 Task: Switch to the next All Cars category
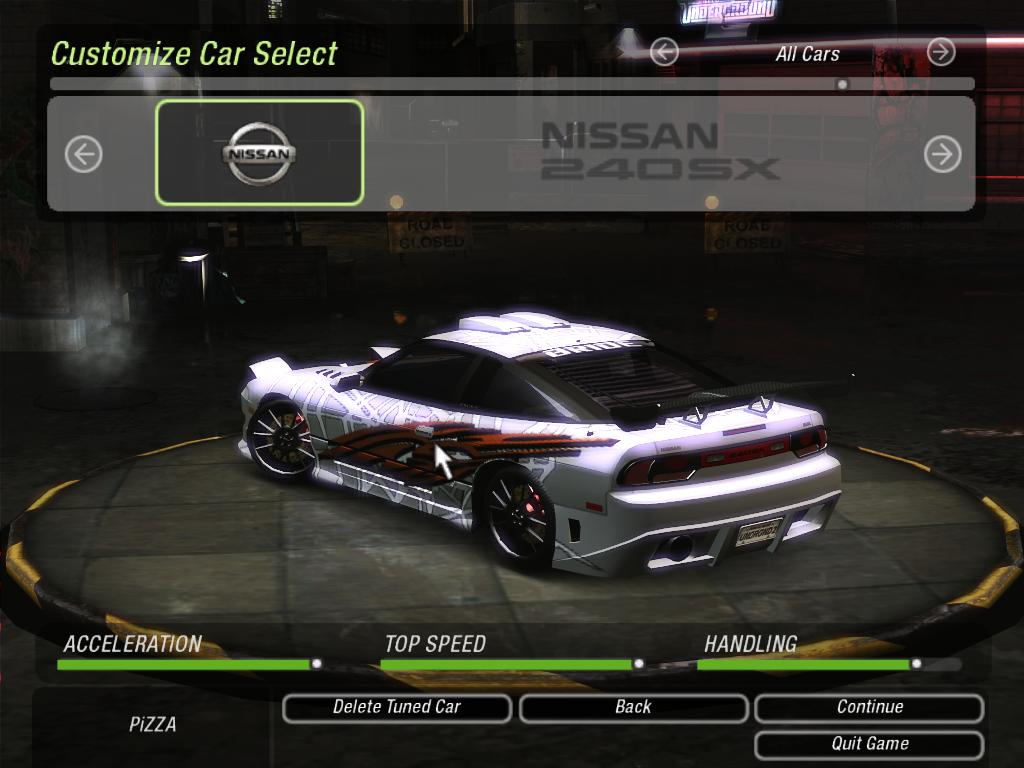coord(941,52)
